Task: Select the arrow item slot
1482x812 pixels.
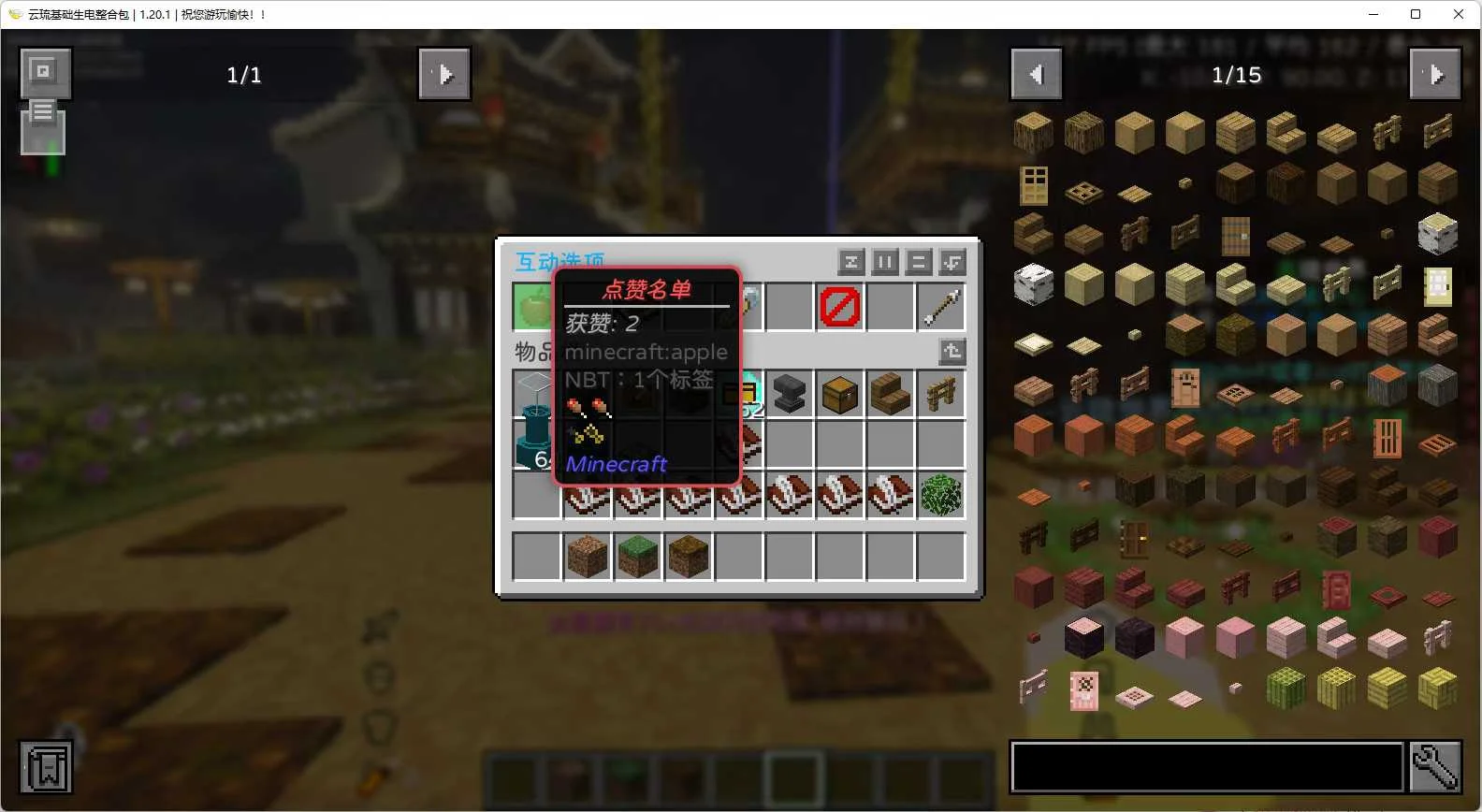Action: [x=940, y=307]
